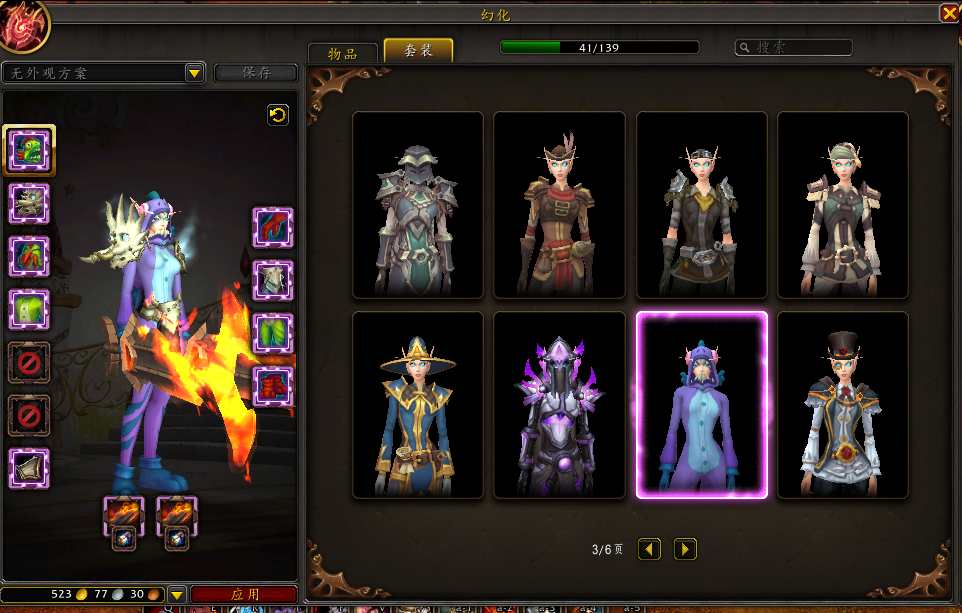The width and height of the screenshot is (962, 613).
Task: Choose the purple pajama onesie set
Action: [x=702, y=404]
